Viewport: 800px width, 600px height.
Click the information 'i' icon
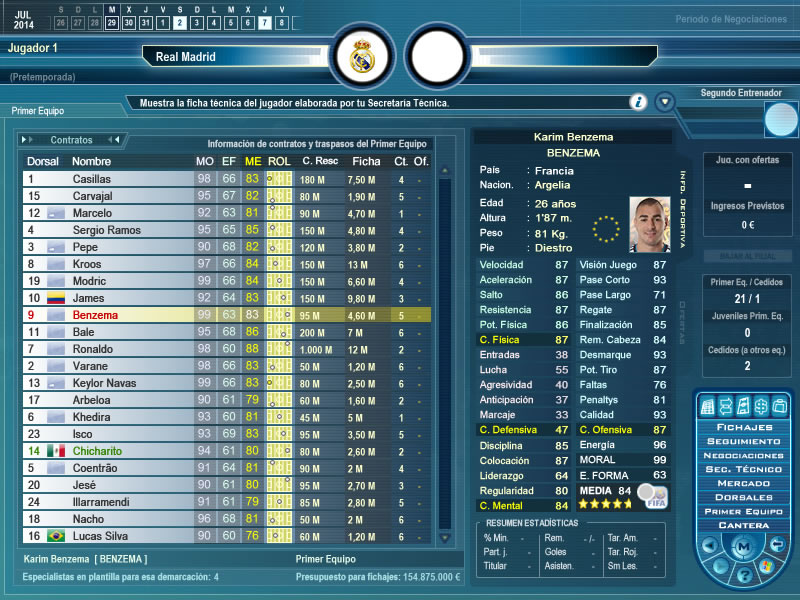coord(638,102)
